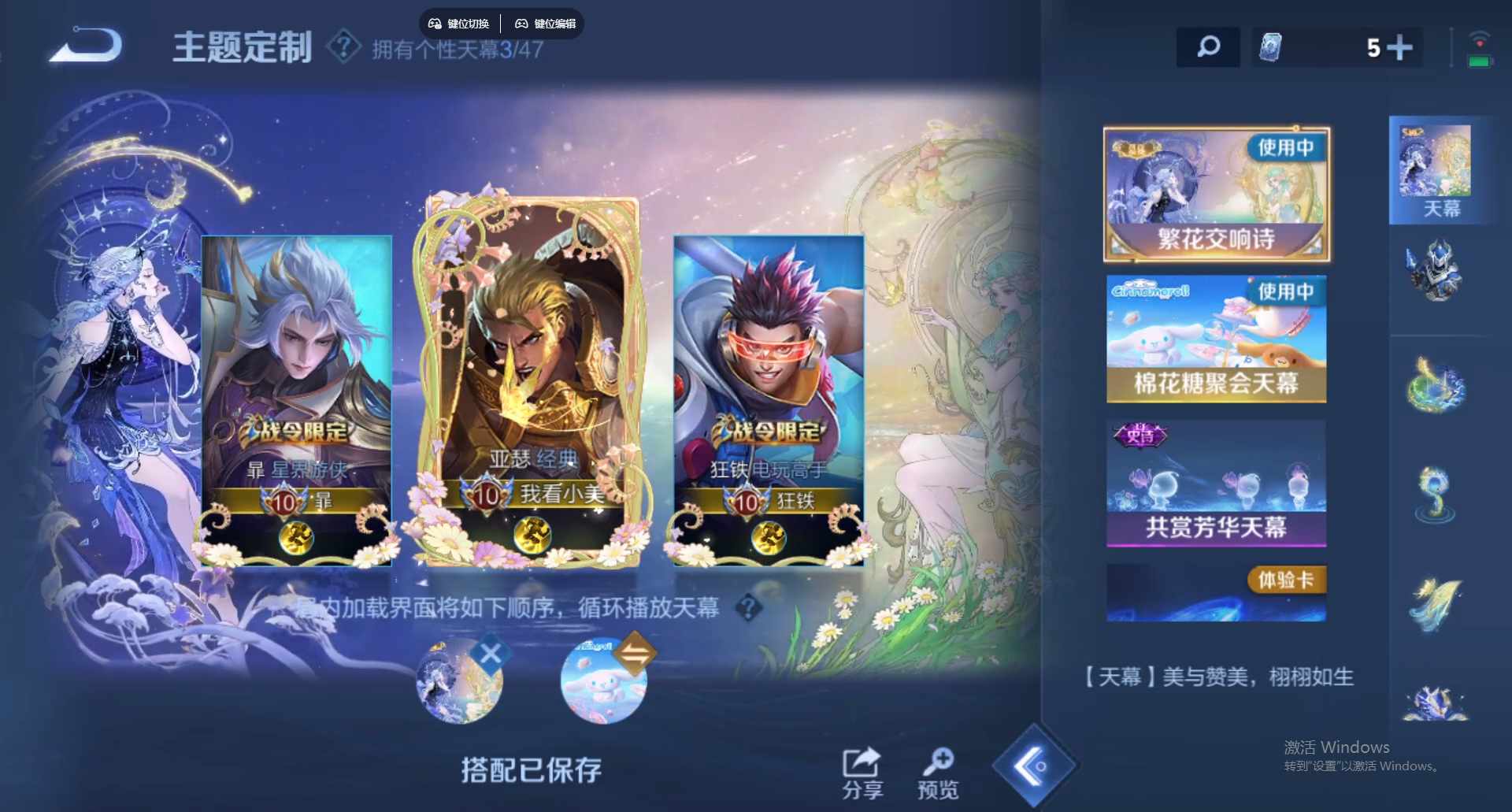Image resolution: width=1512 pixels, height=812 pixels.
Task: Switch to the 天幕 tab
Action: [1436, 169]
